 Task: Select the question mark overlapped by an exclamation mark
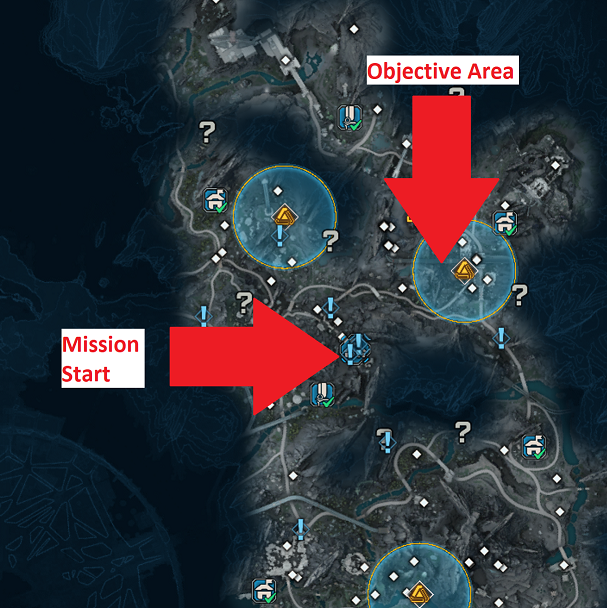tap(386, 438)
